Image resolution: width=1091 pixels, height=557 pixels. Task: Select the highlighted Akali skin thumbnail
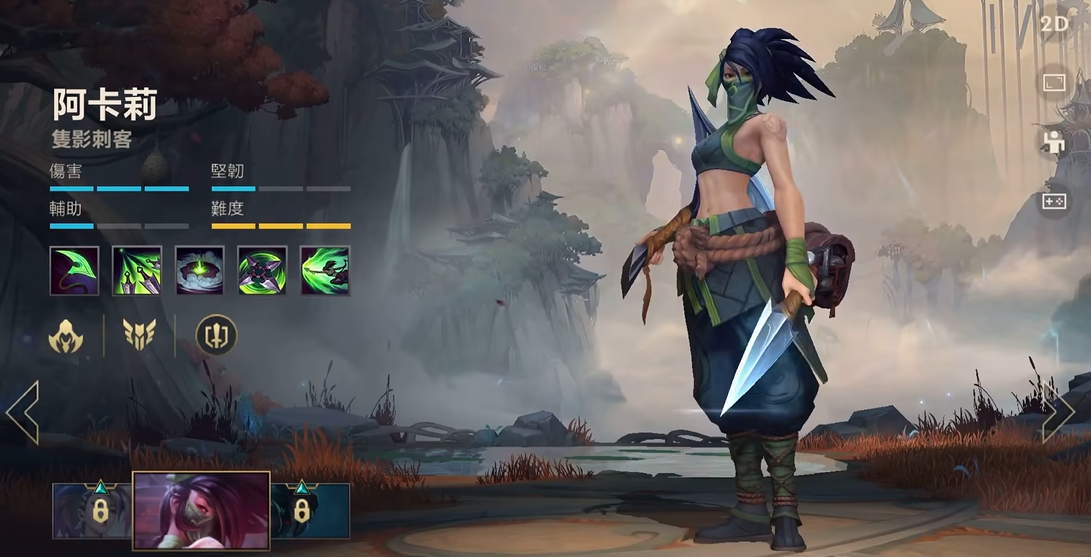pos(201,511)
